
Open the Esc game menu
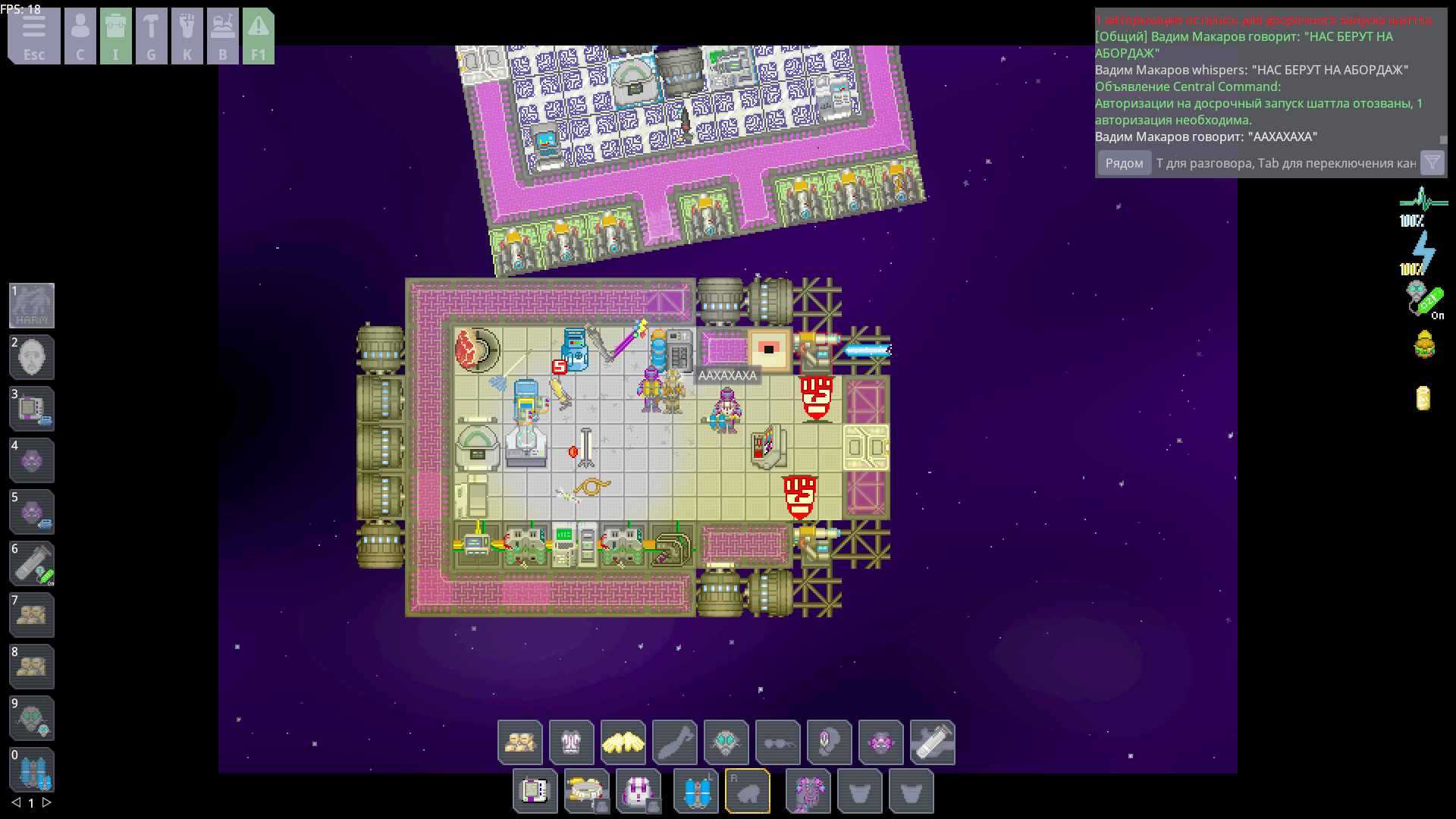tap(34, 36)
